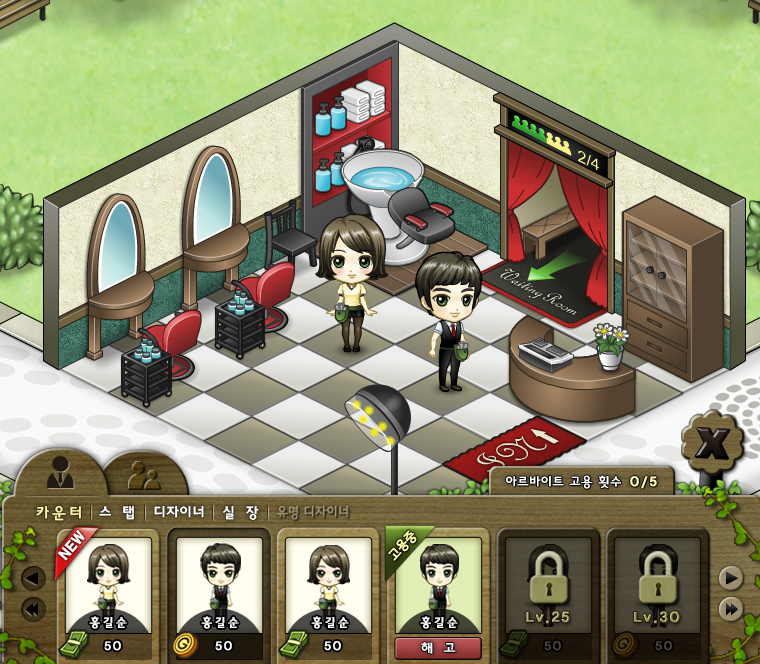Select the 디자이너 category tab
760x664 pixels.
click(x=178, y=512)
